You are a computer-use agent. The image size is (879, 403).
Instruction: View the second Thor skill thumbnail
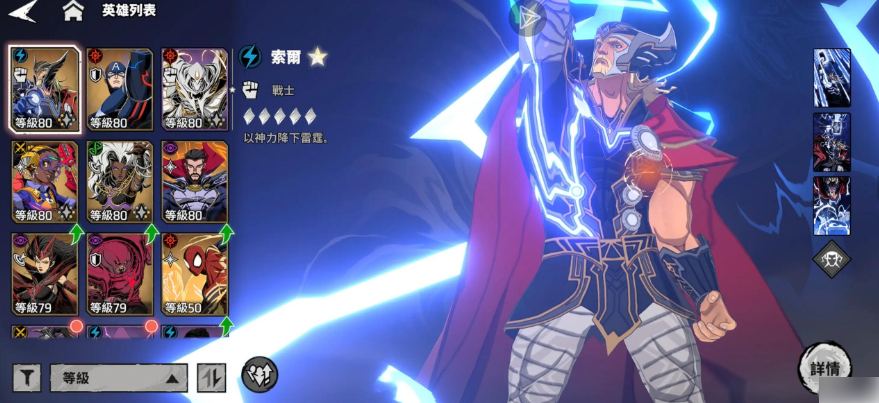click(832, 141)
